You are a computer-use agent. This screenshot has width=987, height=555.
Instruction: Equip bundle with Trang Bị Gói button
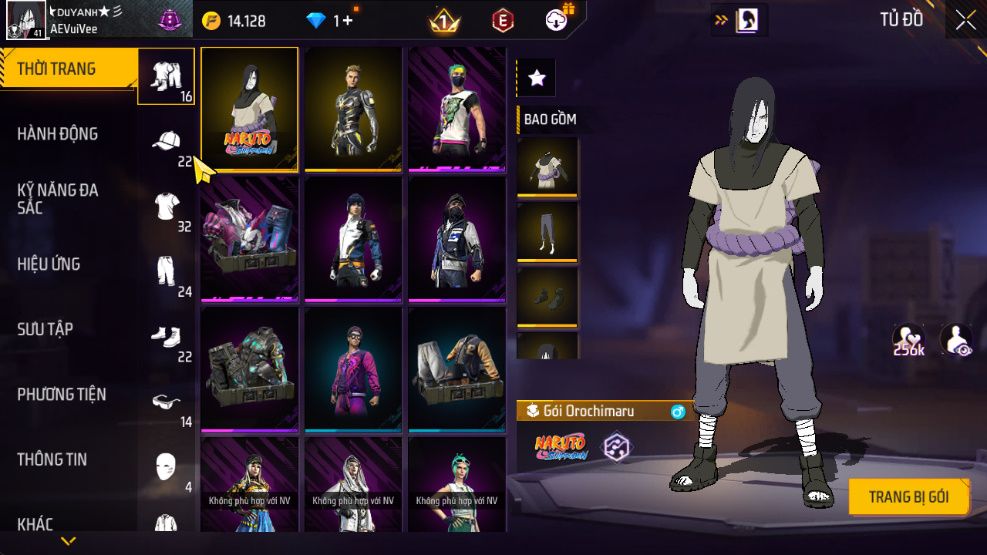[907, 497]
